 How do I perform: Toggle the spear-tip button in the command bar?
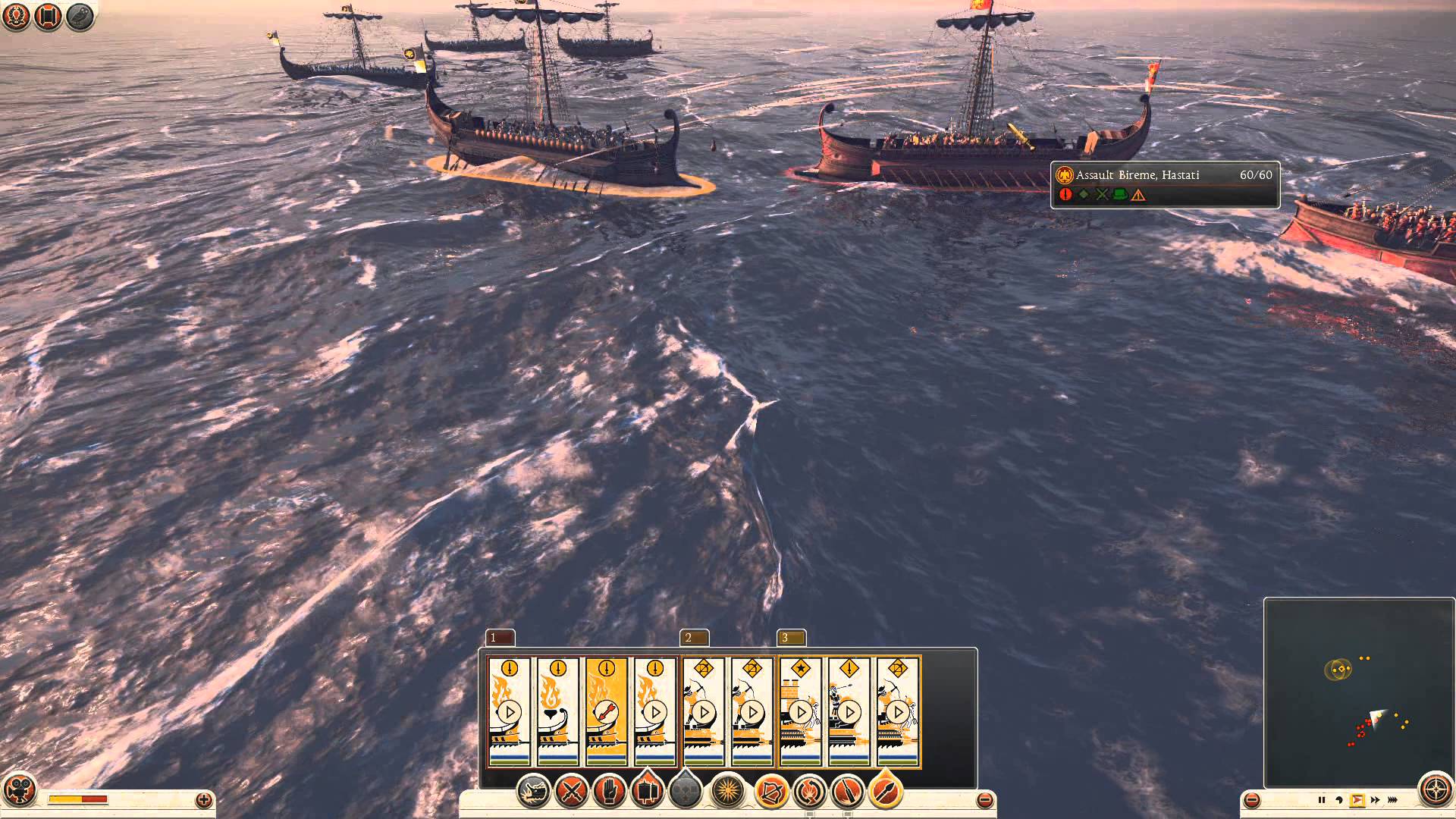(885, 792)
